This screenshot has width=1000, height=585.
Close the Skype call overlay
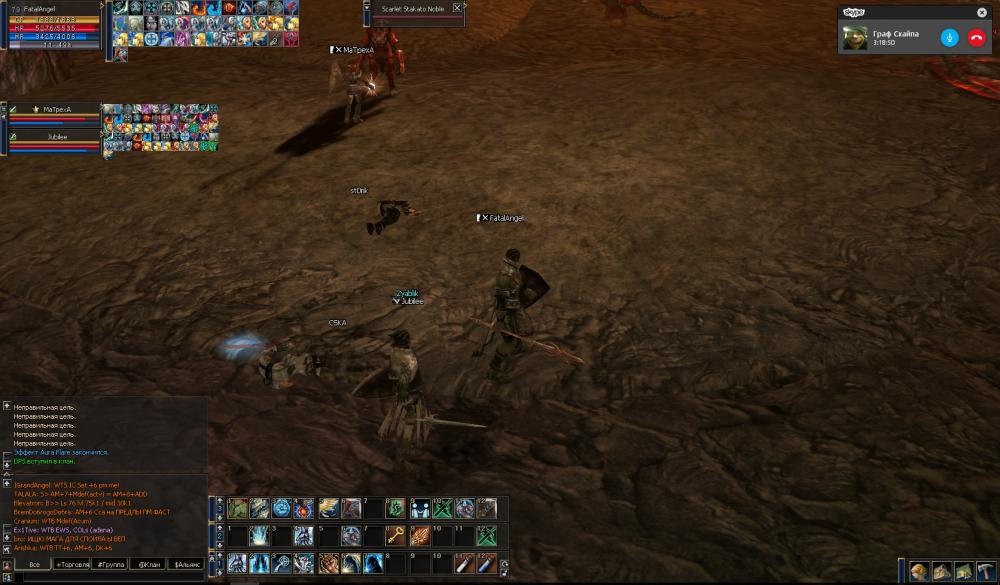[x=981, y=13]
